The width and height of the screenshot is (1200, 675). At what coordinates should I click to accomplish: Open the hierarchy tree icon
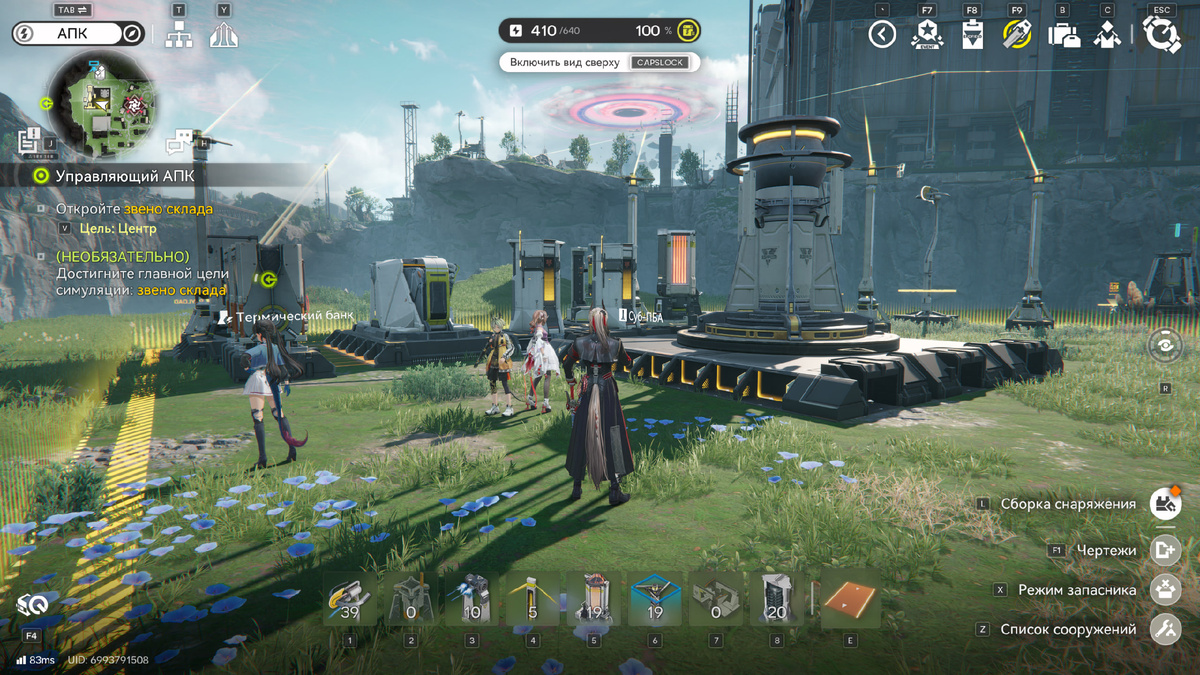(179, 35)
